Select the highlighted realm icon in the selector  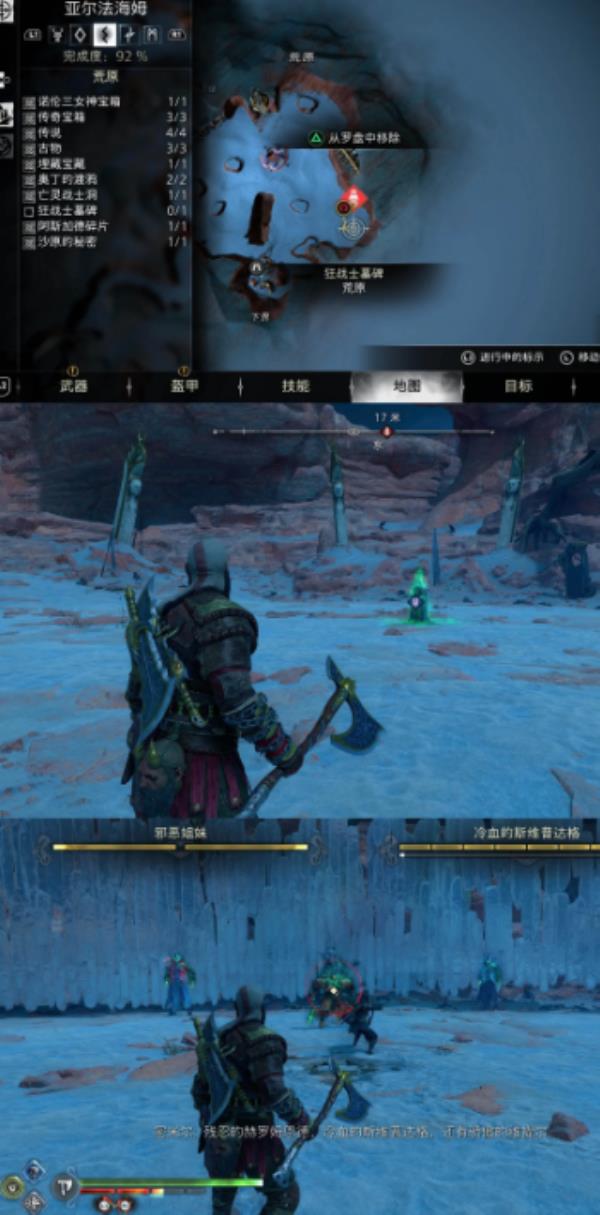(x=102, y=35)
